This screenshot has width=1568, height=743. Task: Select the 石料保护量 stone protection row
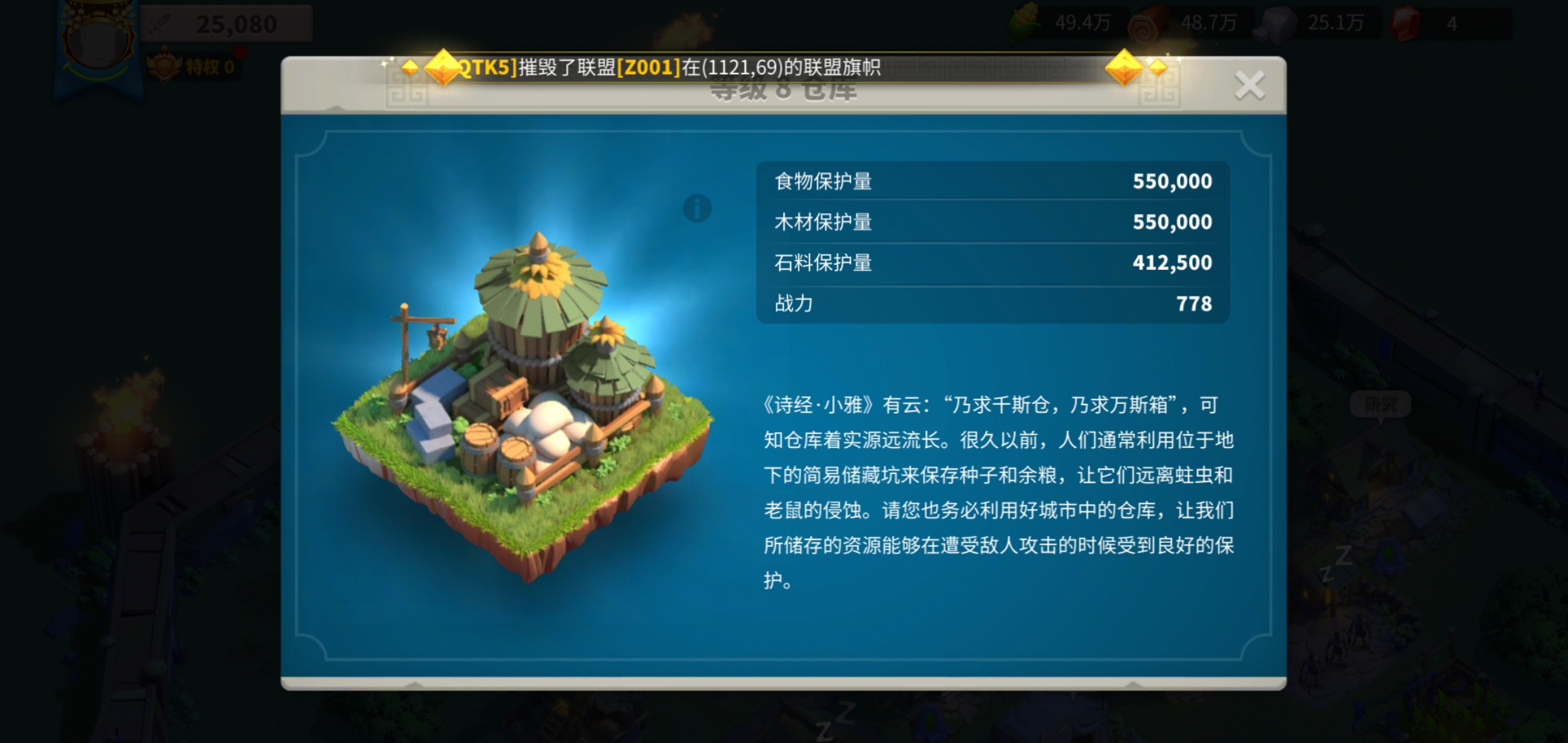[x=990, y=263]
